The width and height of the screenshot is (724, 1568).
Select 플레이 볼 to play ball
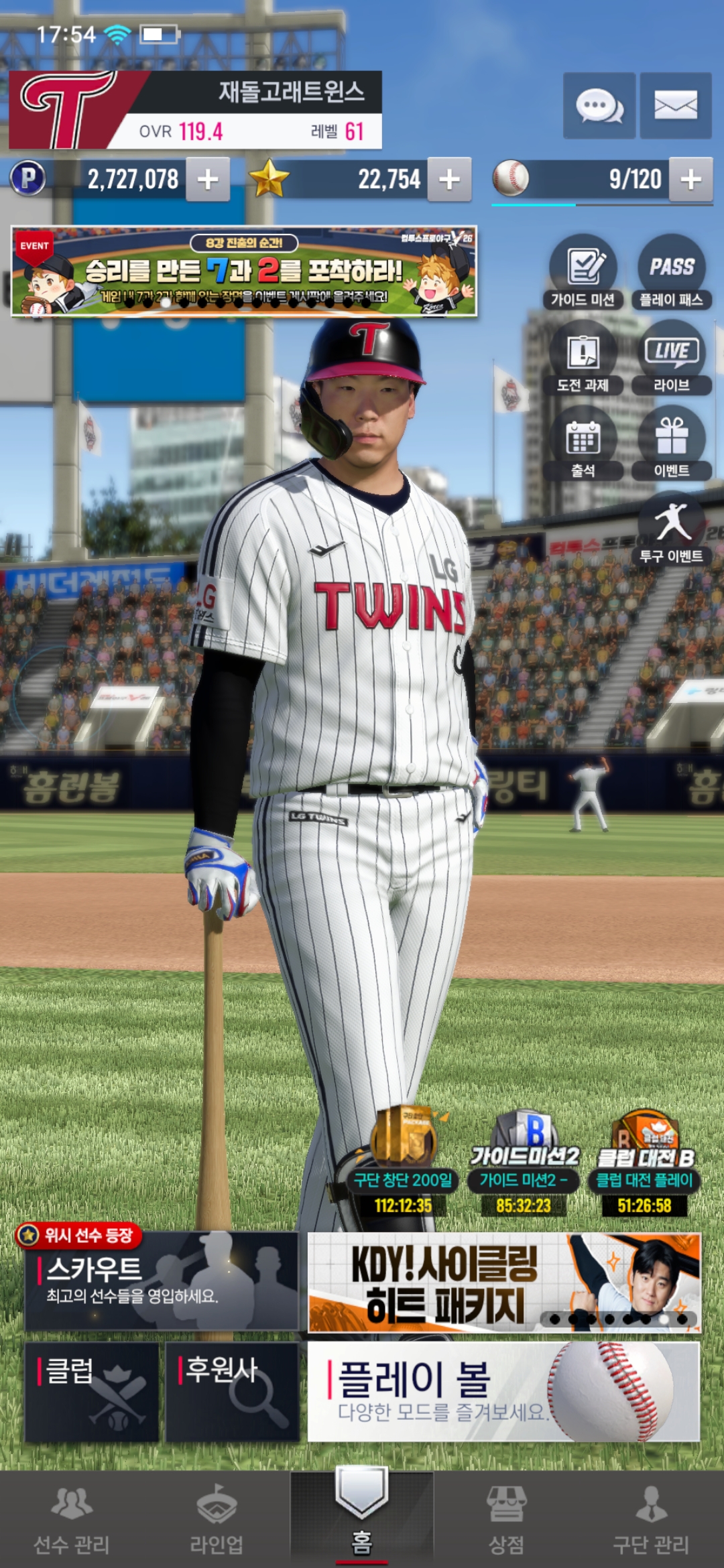(x=503, y=1391)
